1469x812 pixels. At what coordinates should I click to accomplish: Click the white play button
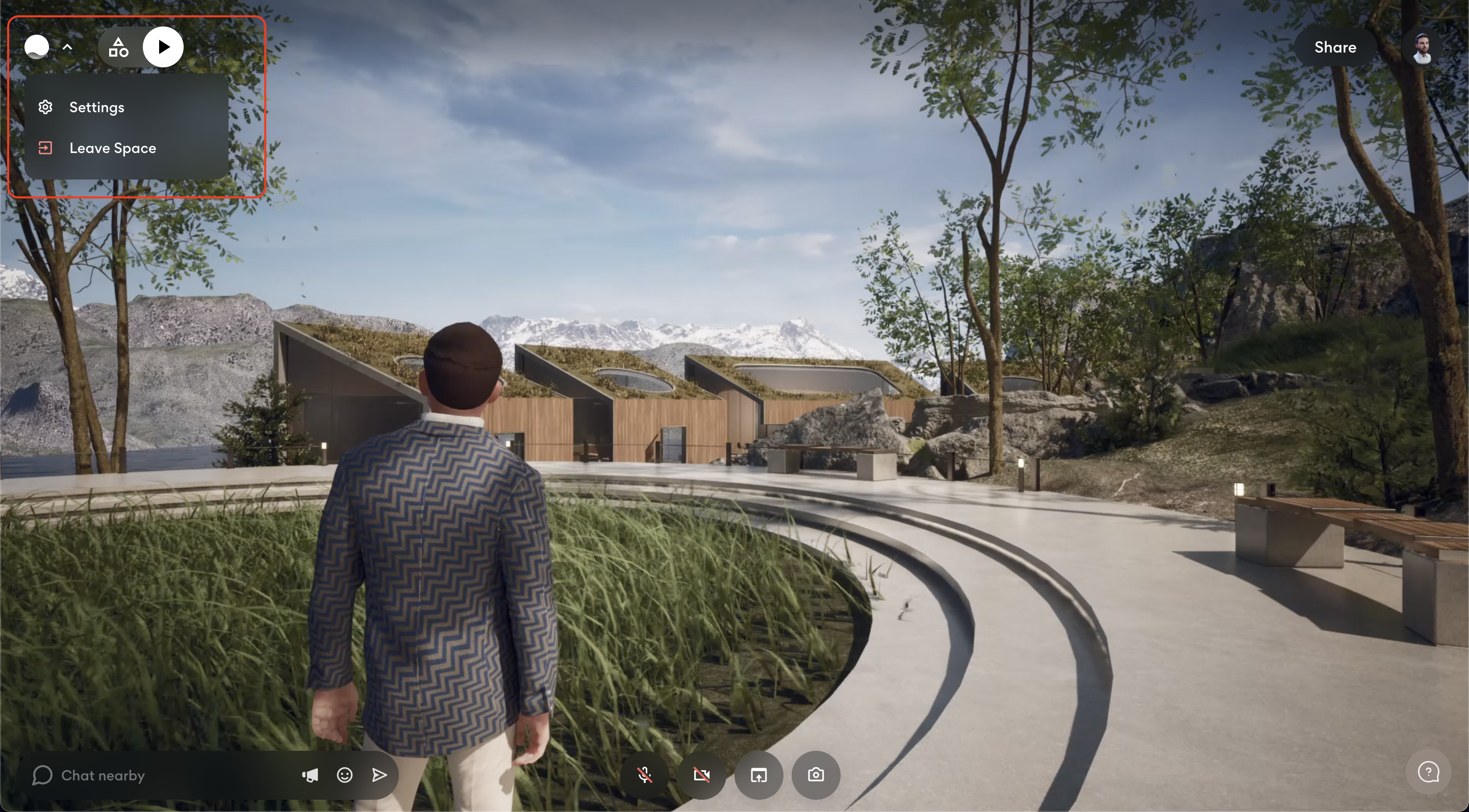pyautogui.click(x=163, y=47)
